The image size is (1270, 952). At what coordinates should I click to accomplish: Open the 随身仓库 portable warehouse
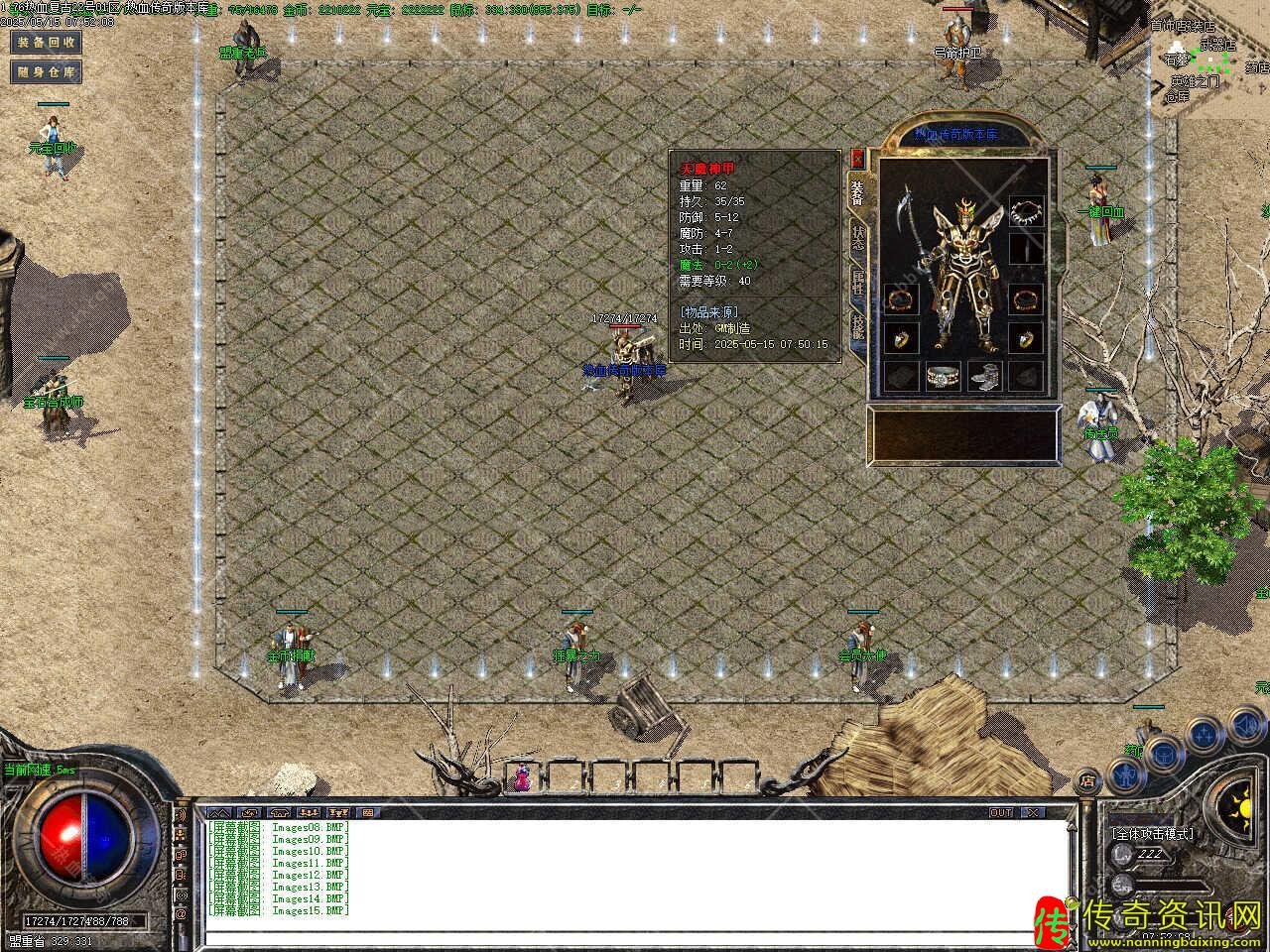[46, 71]
